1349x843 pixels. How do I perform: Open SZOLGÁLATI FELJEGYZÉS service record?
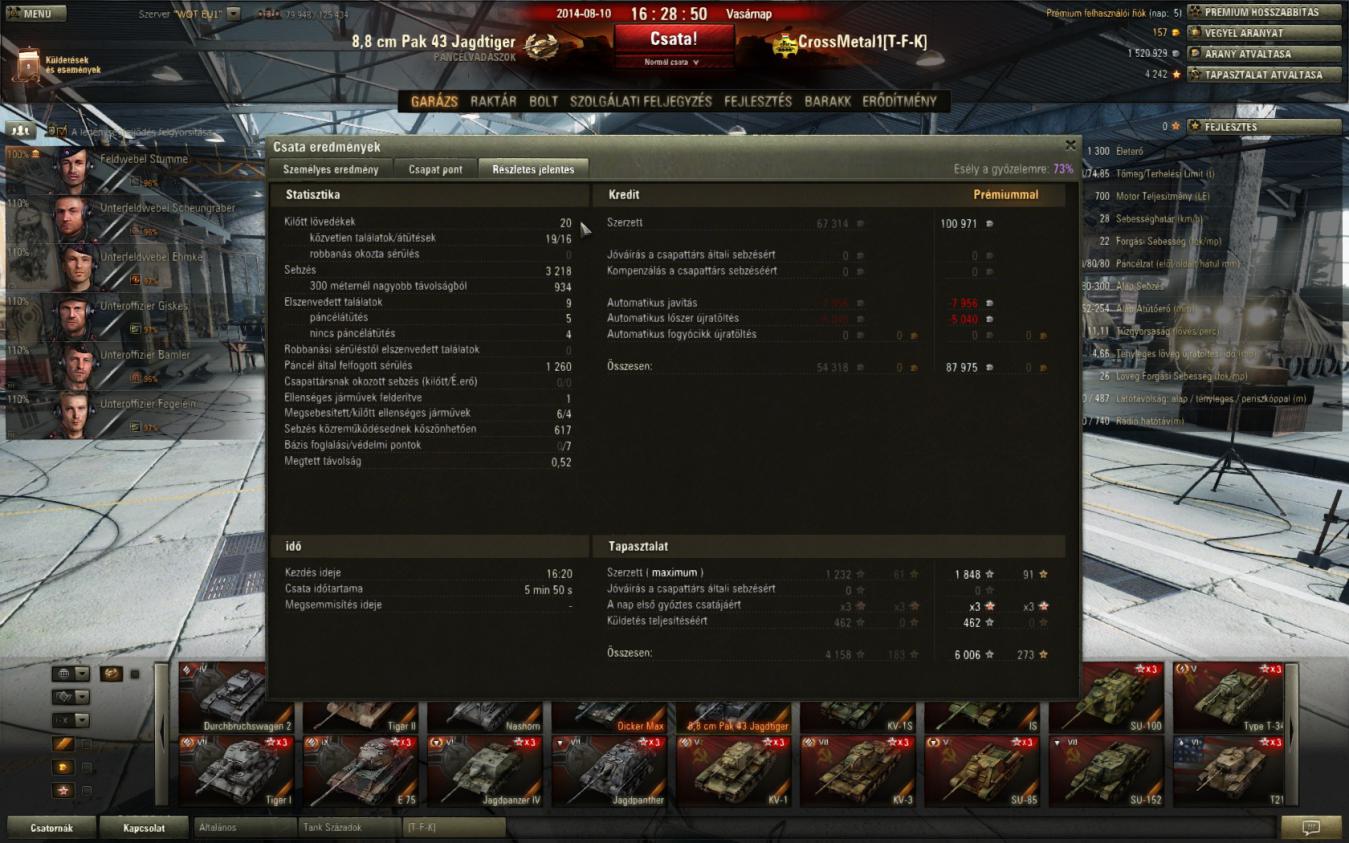641,101
